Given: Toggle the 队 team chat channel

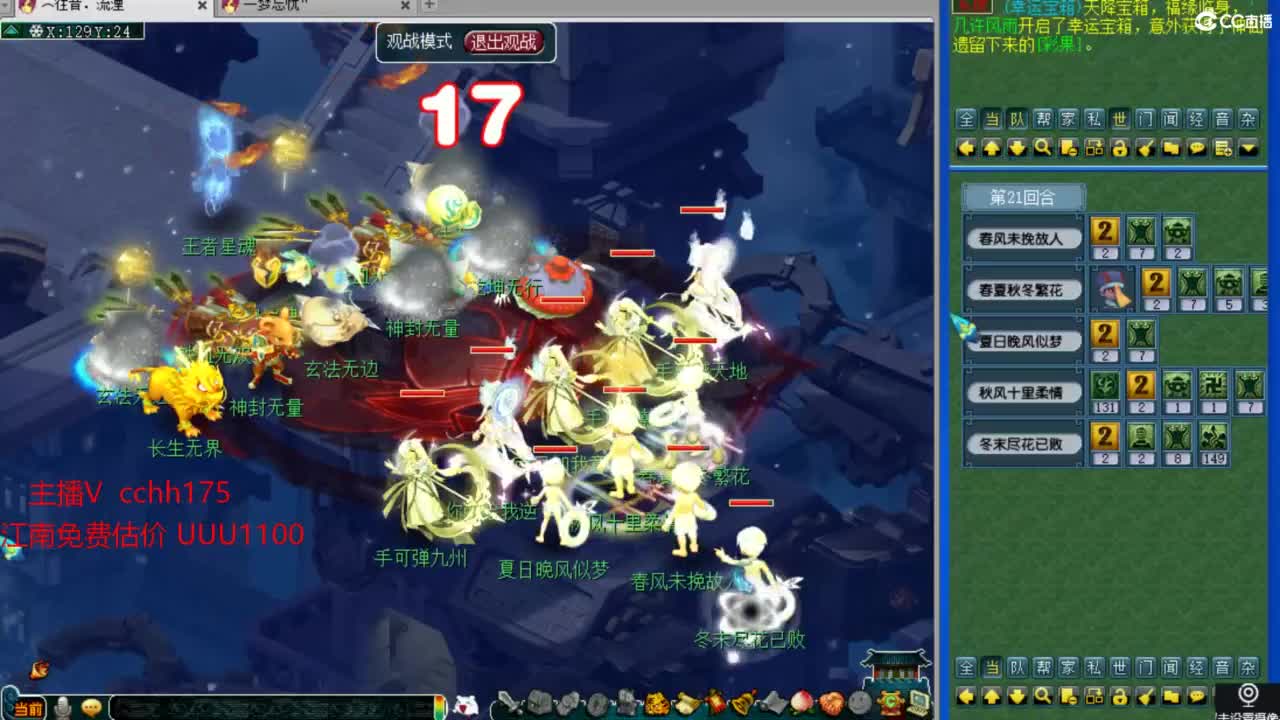Looking at the screenshot, I should 1017,120.
